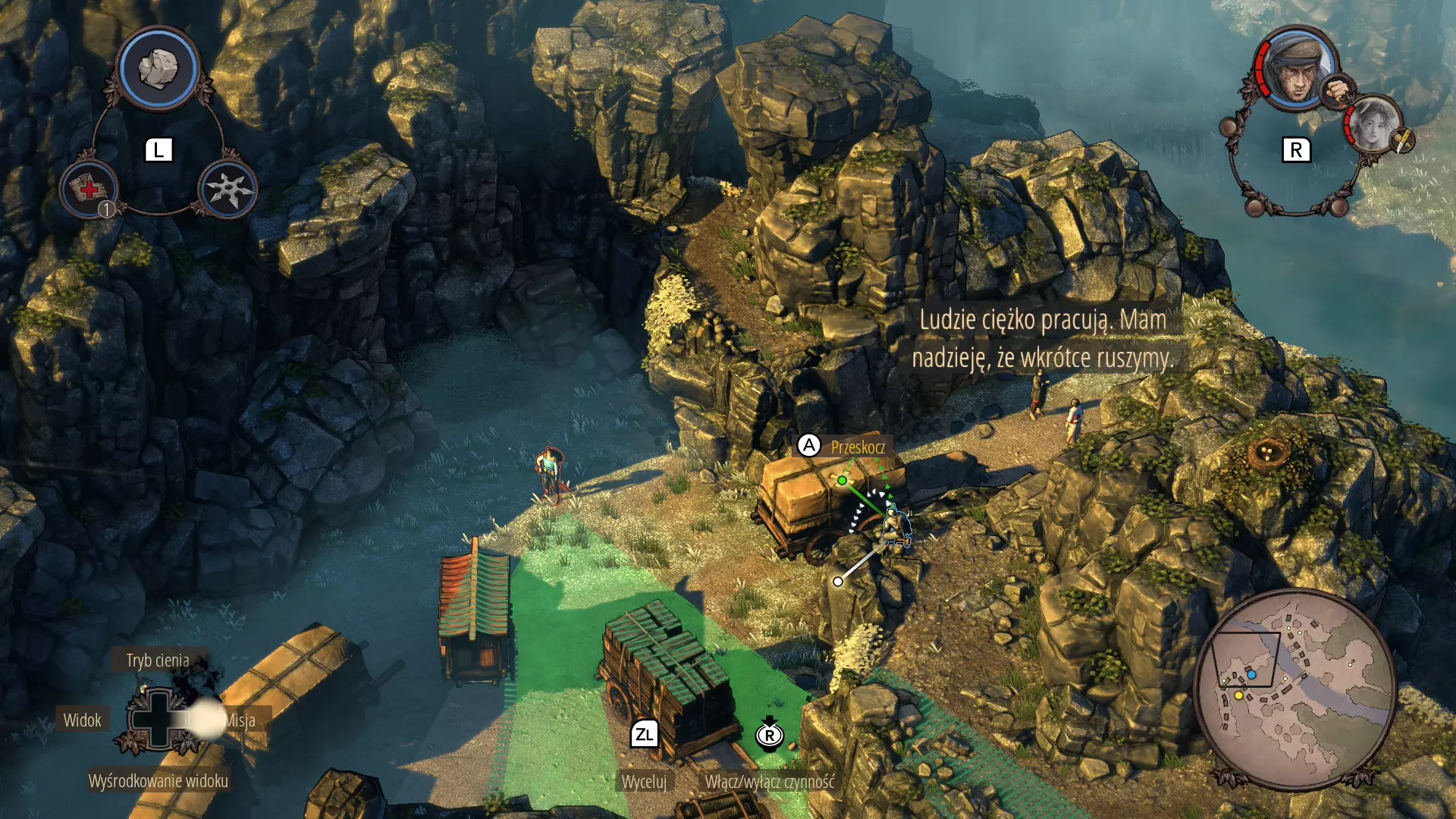Select the stone throw ability
The image size is (1456, 819).
coord(158,69)
